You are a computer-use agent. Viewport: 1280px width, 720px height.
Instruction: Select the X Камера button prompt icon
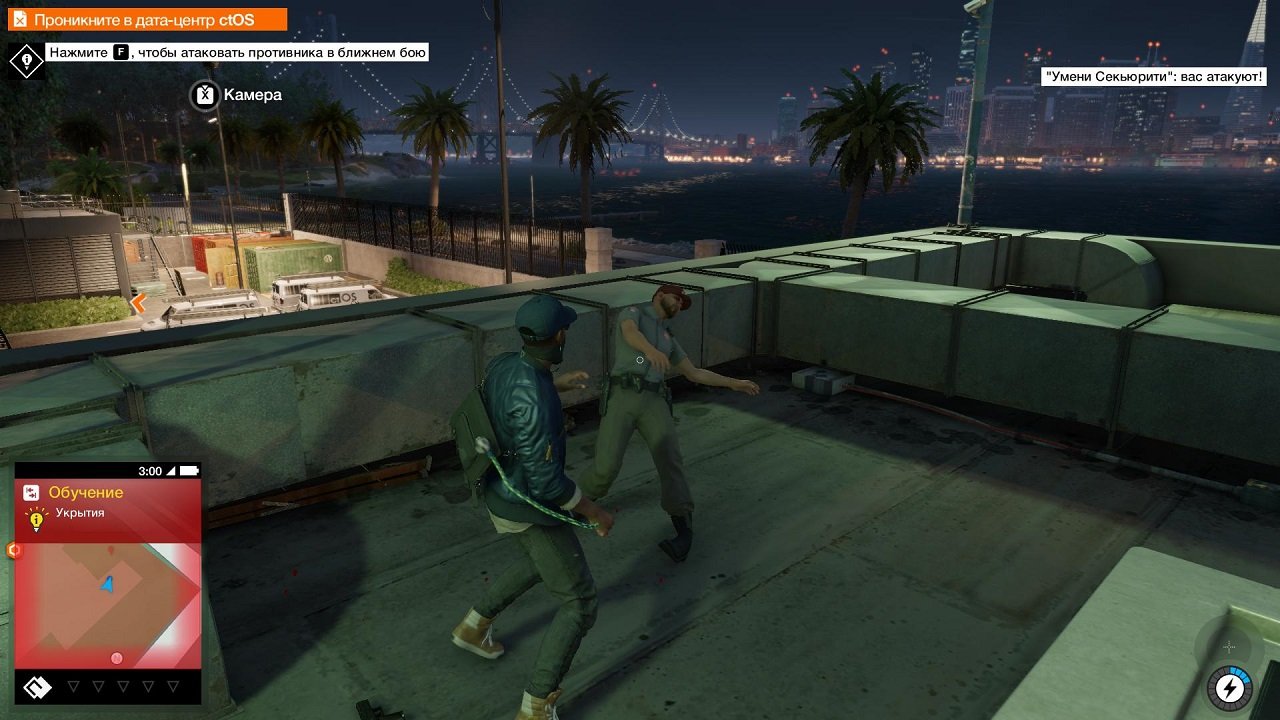(203, 95)
